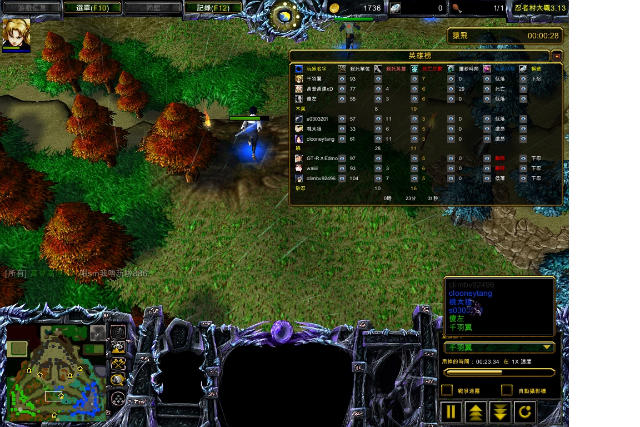The image size is (640, 427).
Task: Pause the replay playback
Action: [x=450, y=411]
